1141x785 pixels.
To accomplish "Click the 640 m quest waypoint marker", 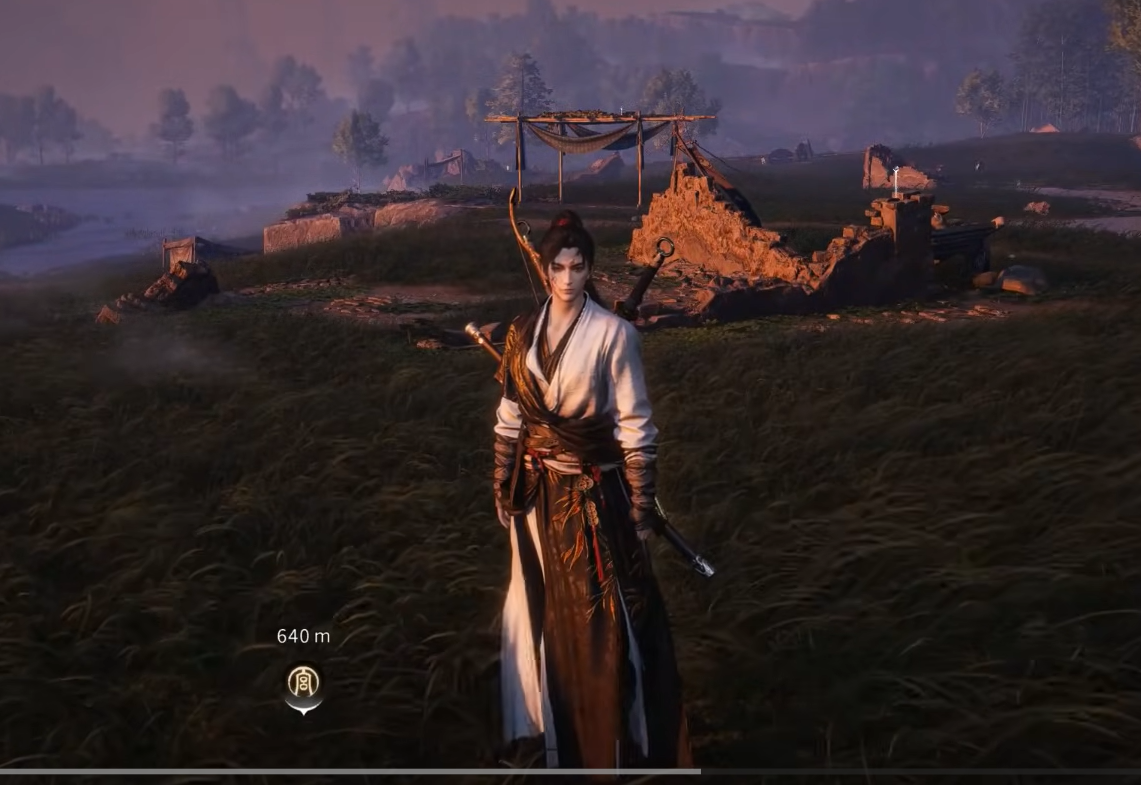I will (303, 685).
